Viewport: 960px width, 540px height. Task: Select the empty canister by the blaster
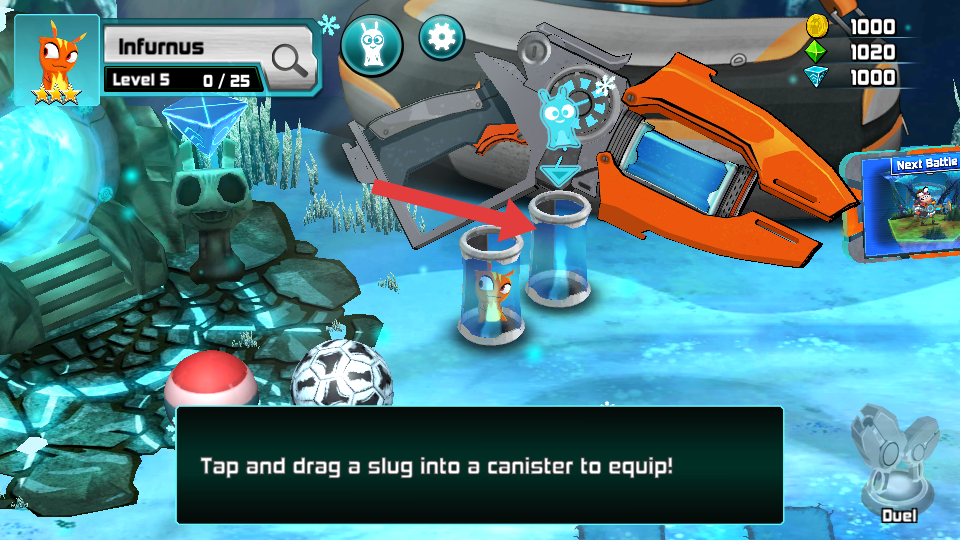pos(557,250)
